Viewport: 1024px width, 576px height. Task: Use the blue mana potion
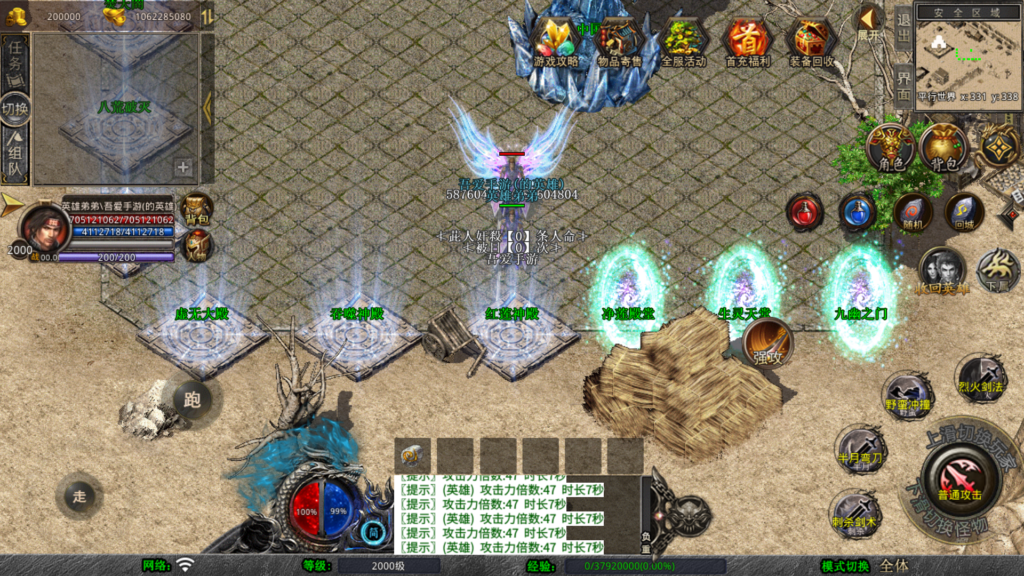tap(858, 212)
